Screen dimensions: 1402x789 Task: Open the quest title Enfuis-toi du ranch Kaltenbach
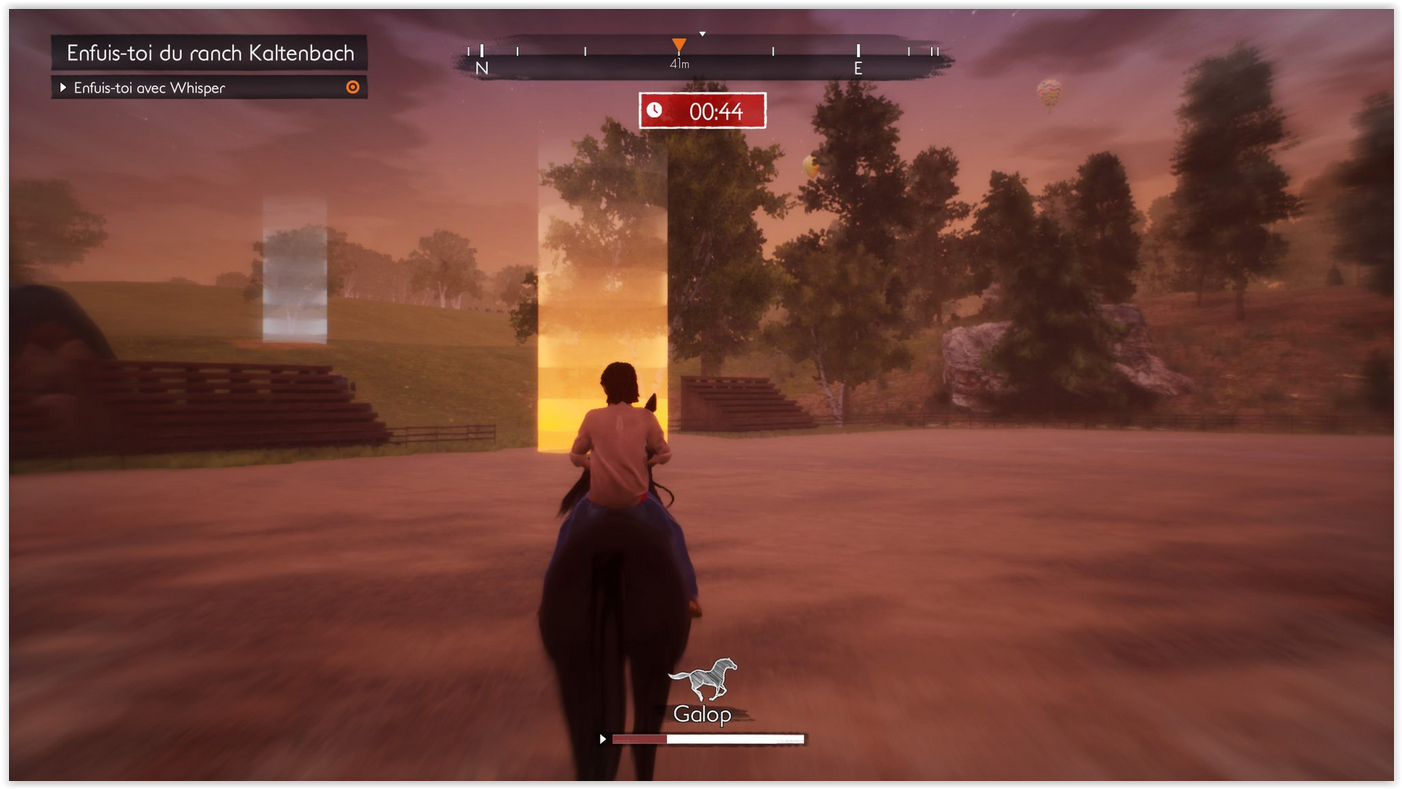pos(210,53)
